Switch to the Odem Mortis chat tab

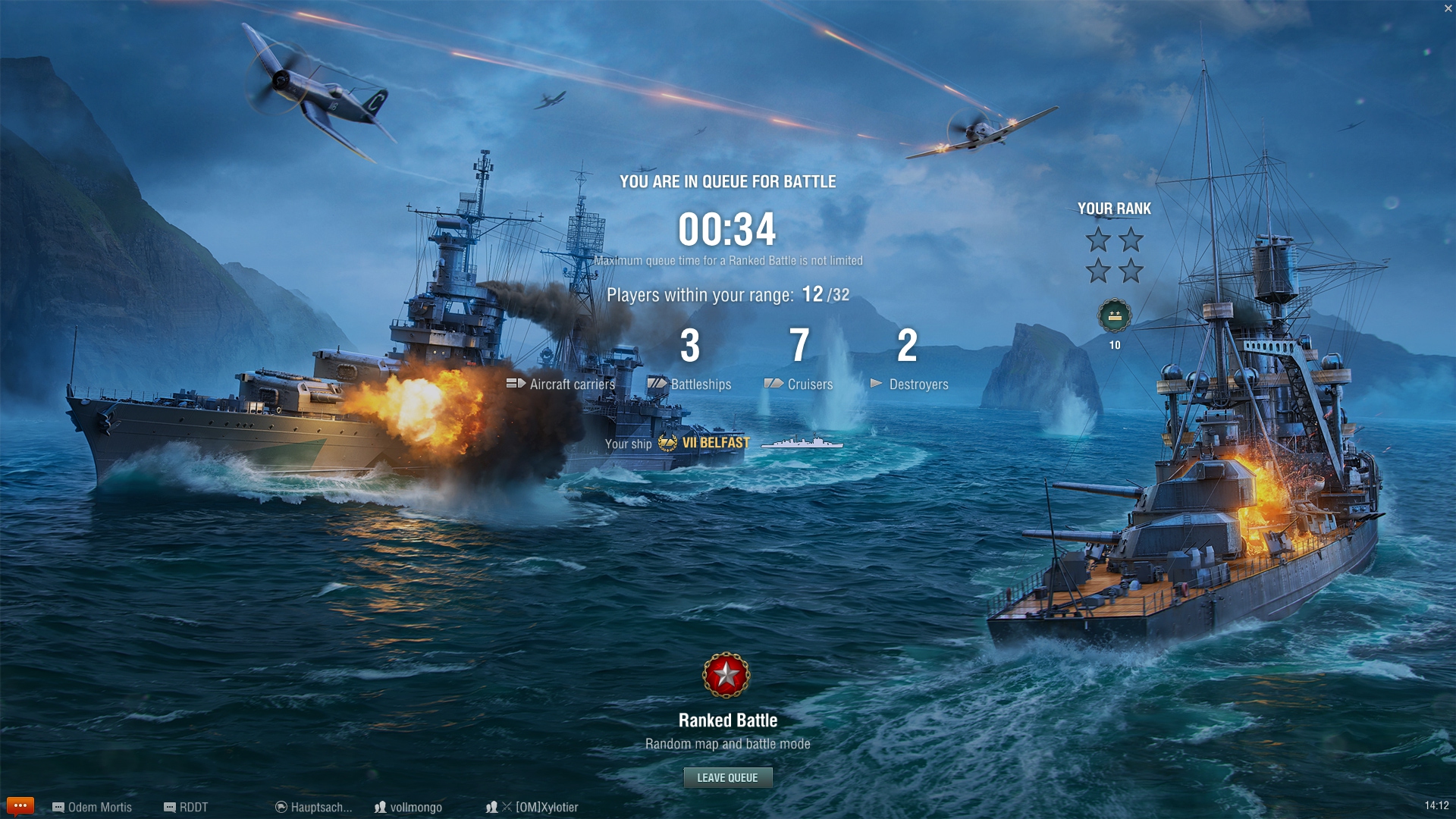tap(93, 807)
